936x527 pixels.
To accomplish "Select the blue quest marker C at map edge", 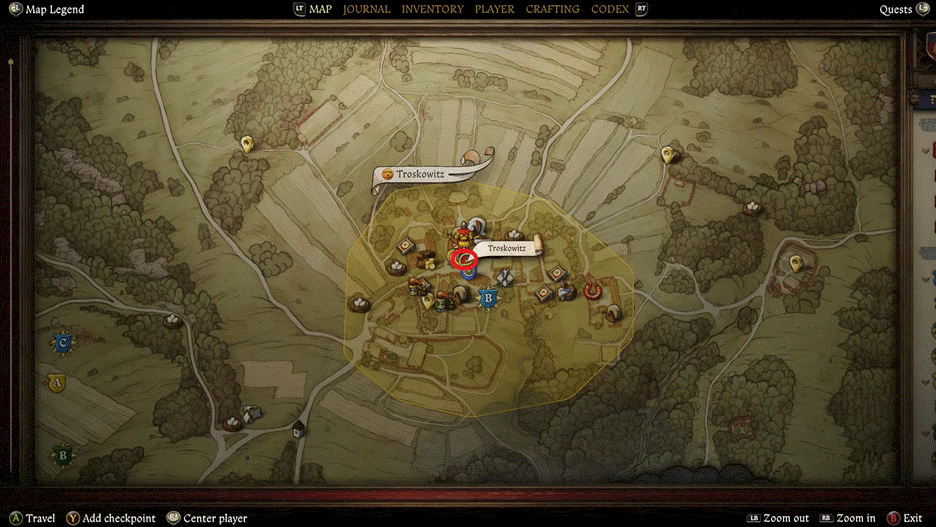I will tap(63, 342).
